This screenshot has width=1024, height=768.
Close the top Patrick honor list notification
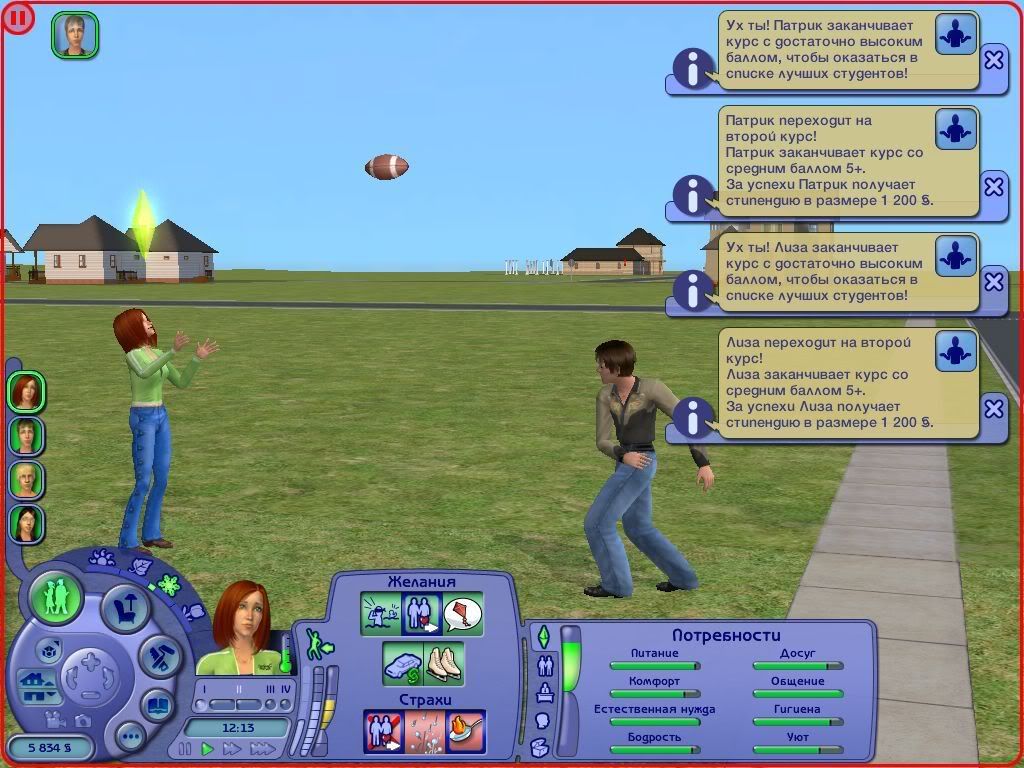tap(993, 60)
